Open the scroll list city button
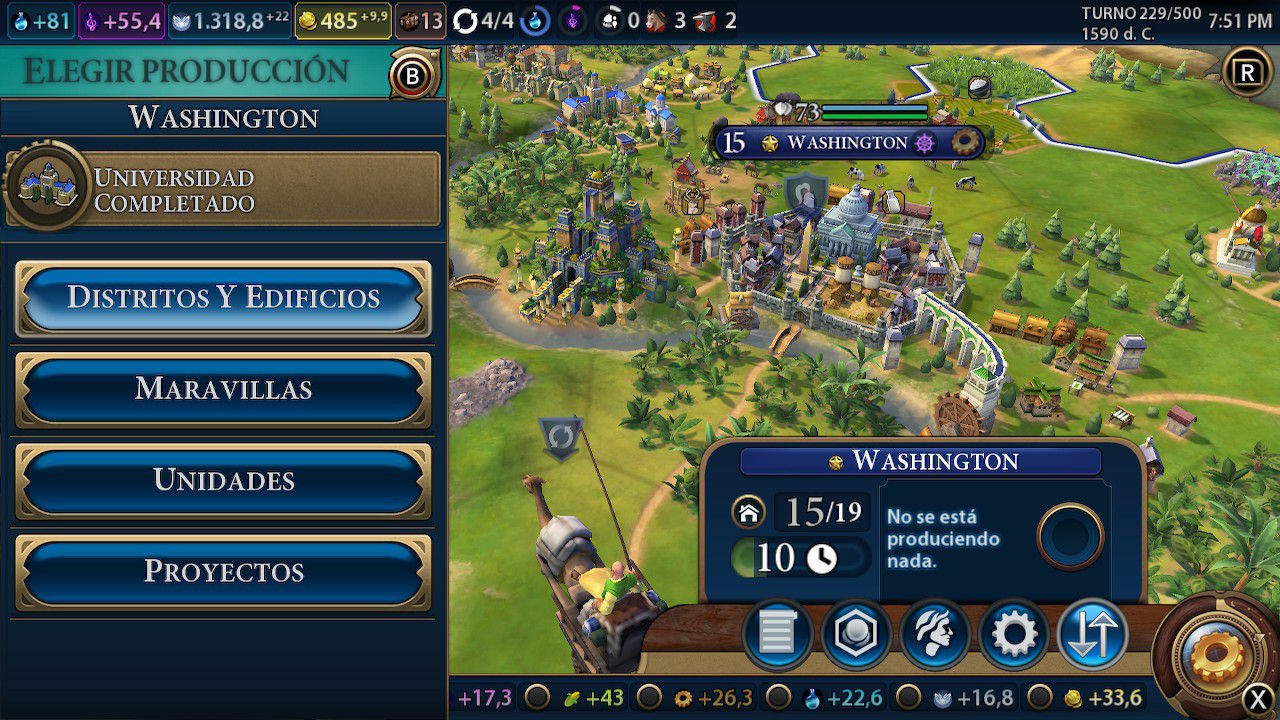 click(777, 634)
